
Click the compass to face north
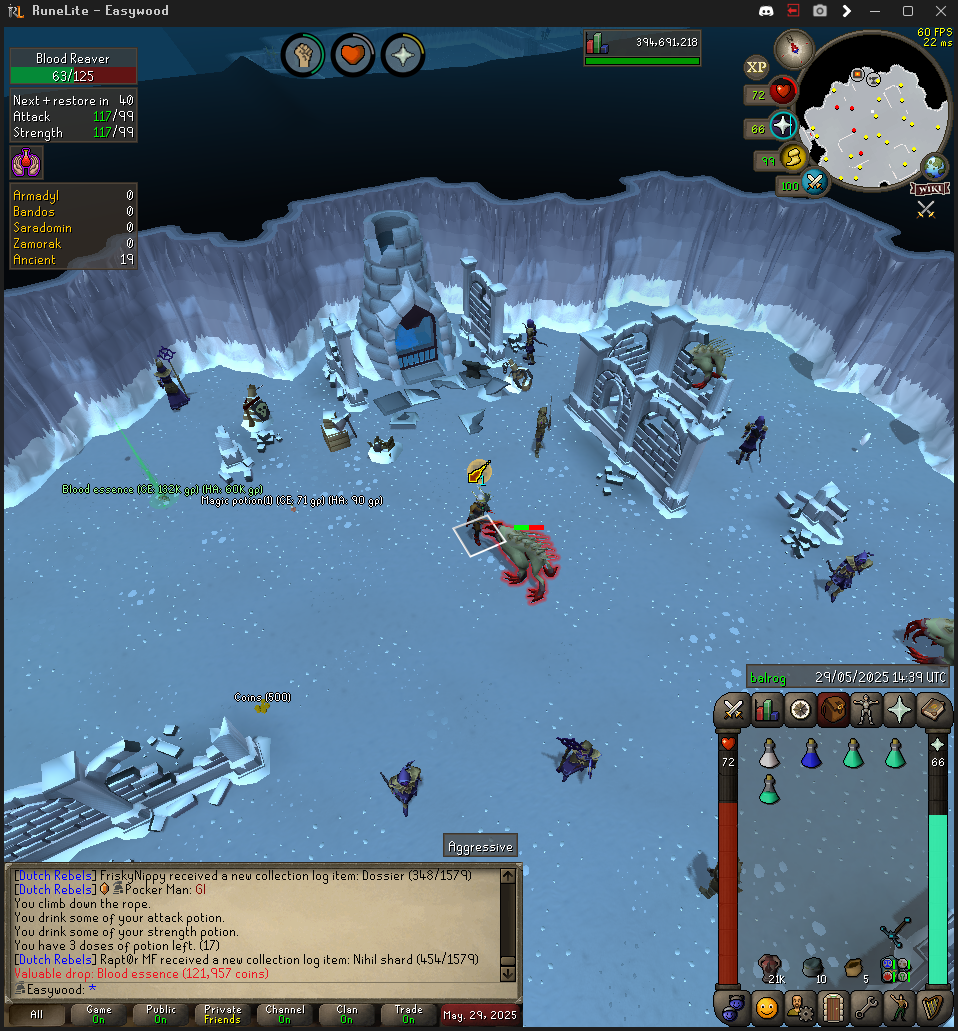(795, 44)
